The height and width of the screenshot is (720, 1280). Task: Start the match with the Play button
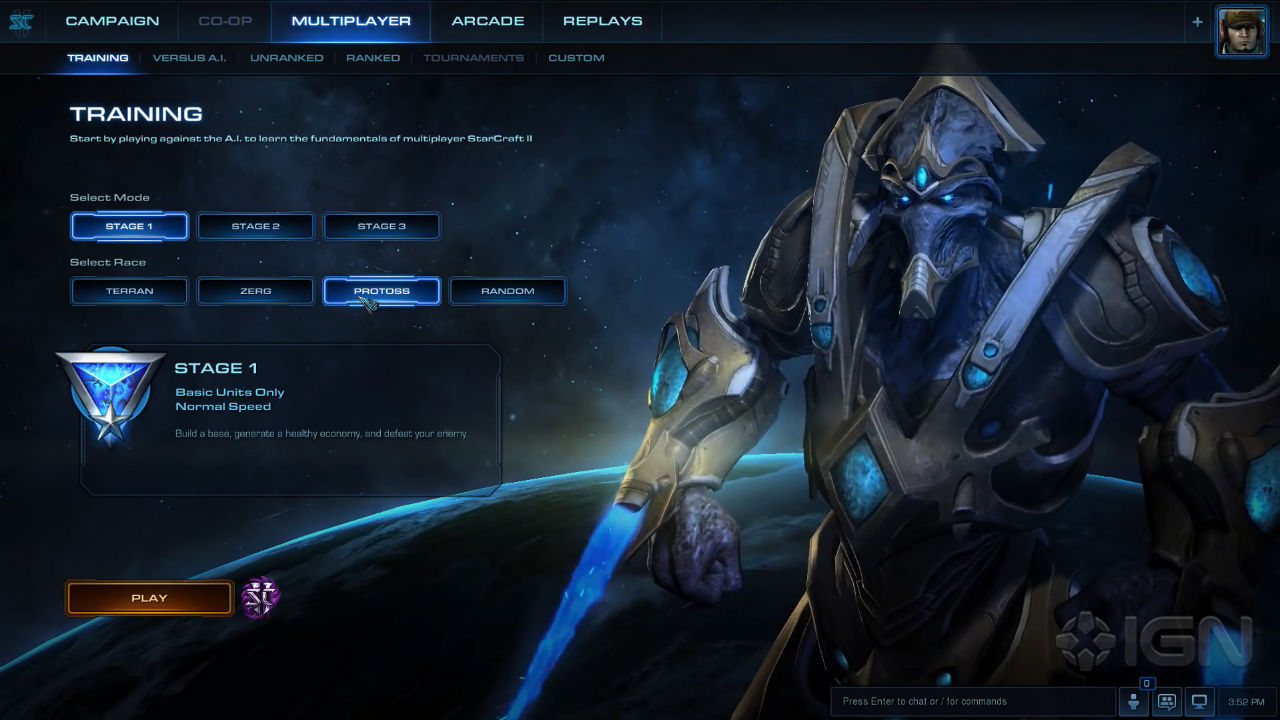pos(149,598)
